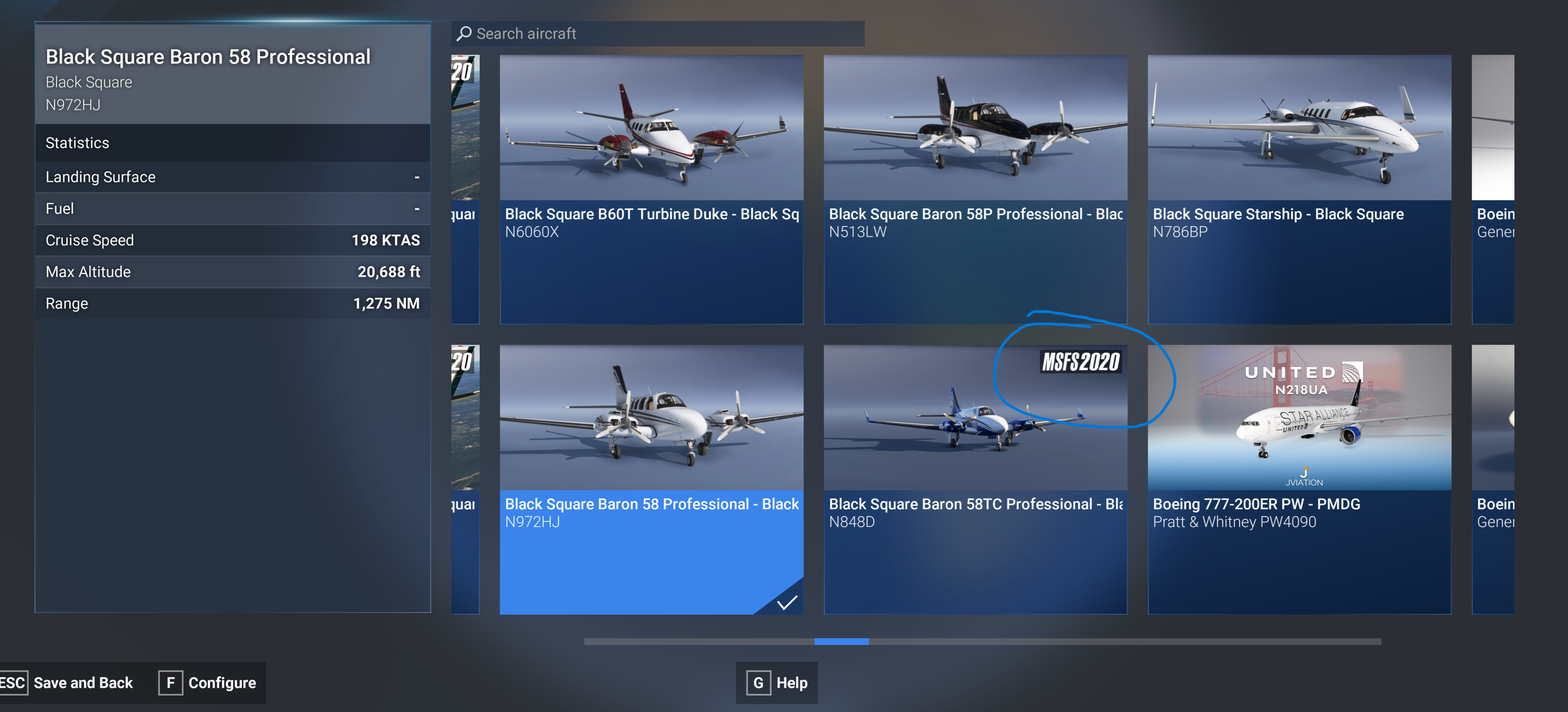Open the Help button
Image resolution: width=1568 pixels, height=712 pixels.
tap(777, 683)
